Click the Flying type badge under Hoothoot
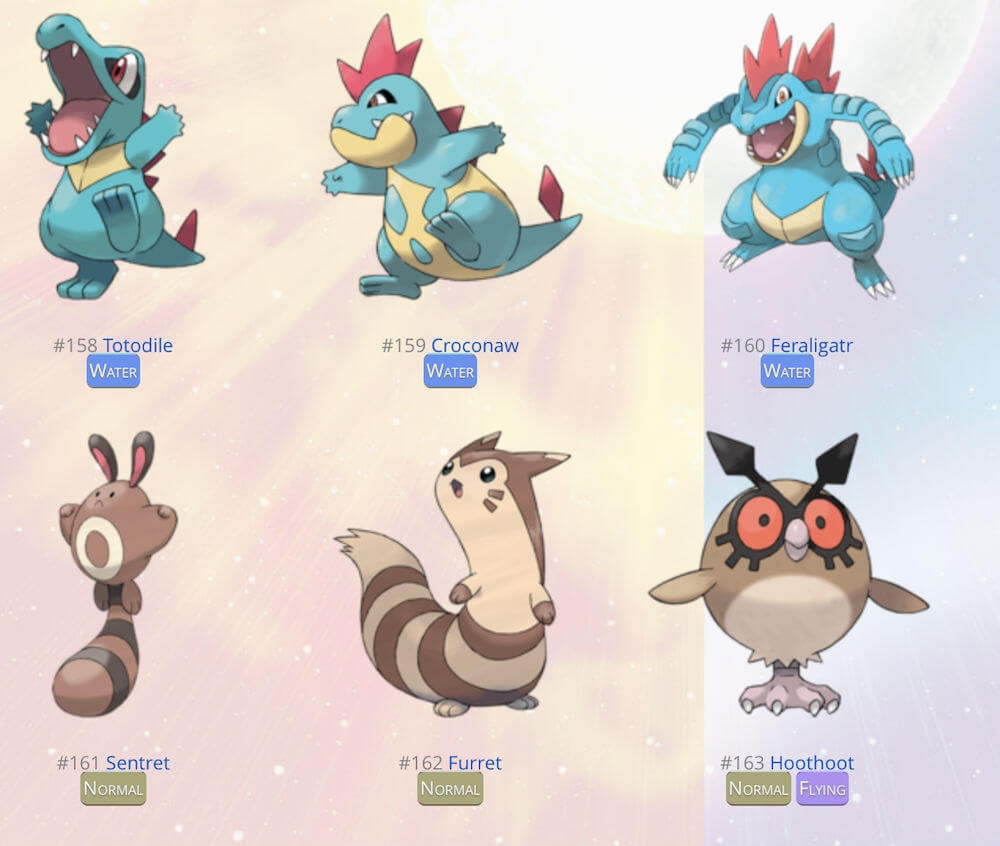The height and width of the screenshot is (846, 1000). pos(822,788)
